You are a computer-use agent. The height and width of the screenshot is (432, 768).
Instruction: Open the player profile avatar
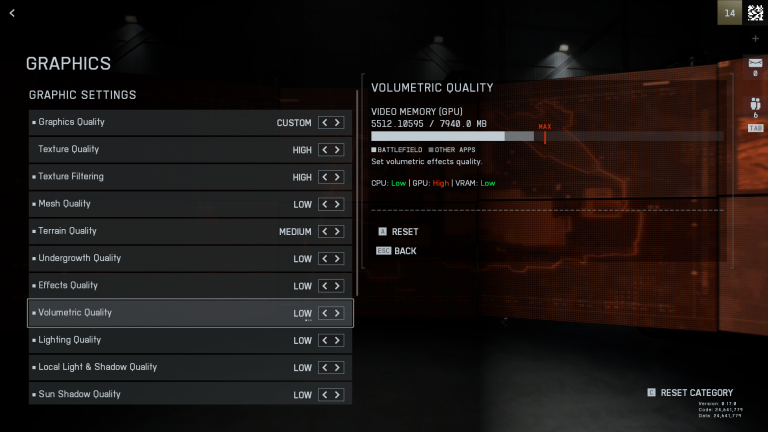click(755, 13)
